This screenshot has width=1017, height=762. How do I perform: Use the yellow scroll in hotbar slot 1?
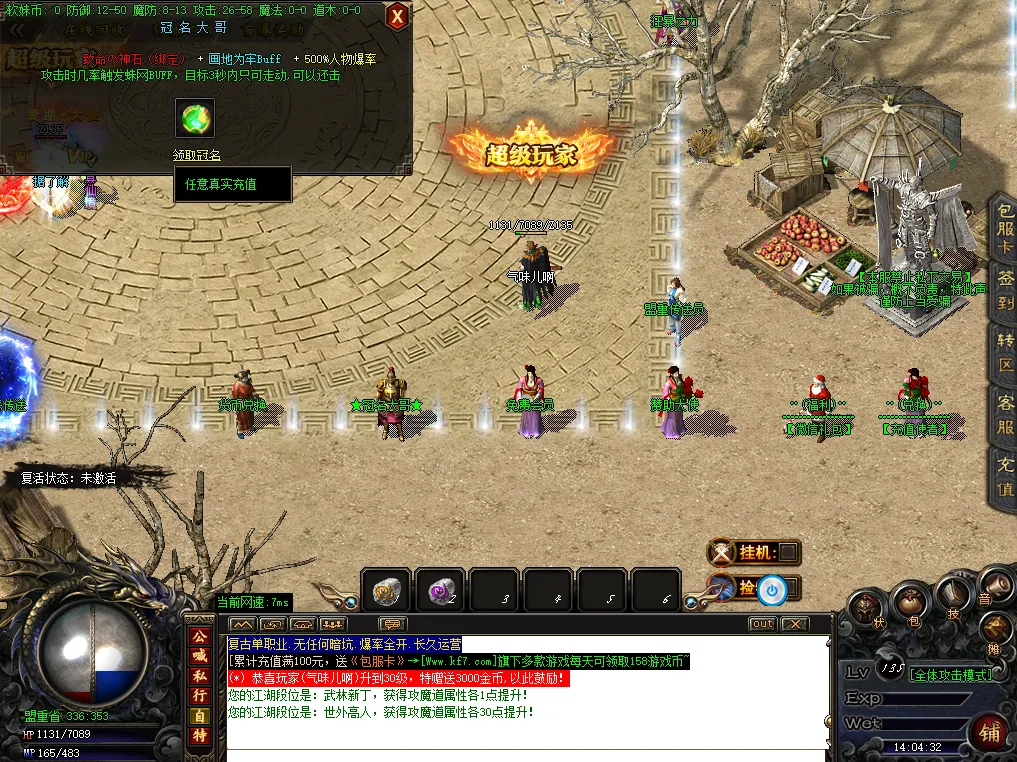[386, 593]
